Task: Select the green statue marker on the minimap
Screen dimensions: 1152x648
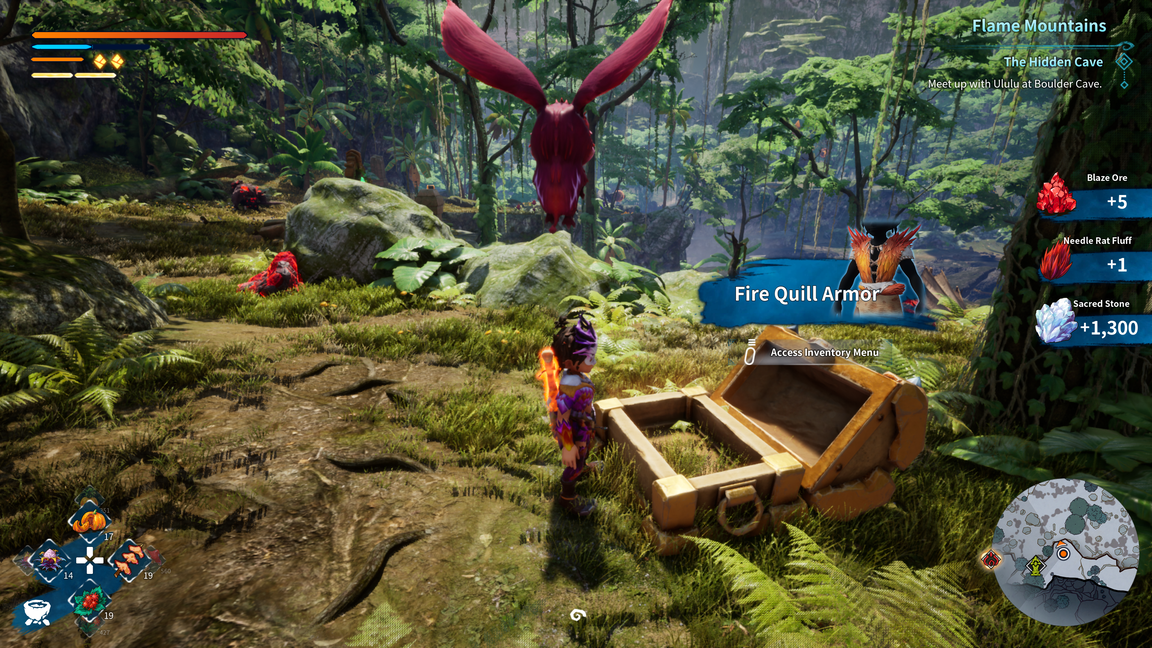Action: [1035, 568]
